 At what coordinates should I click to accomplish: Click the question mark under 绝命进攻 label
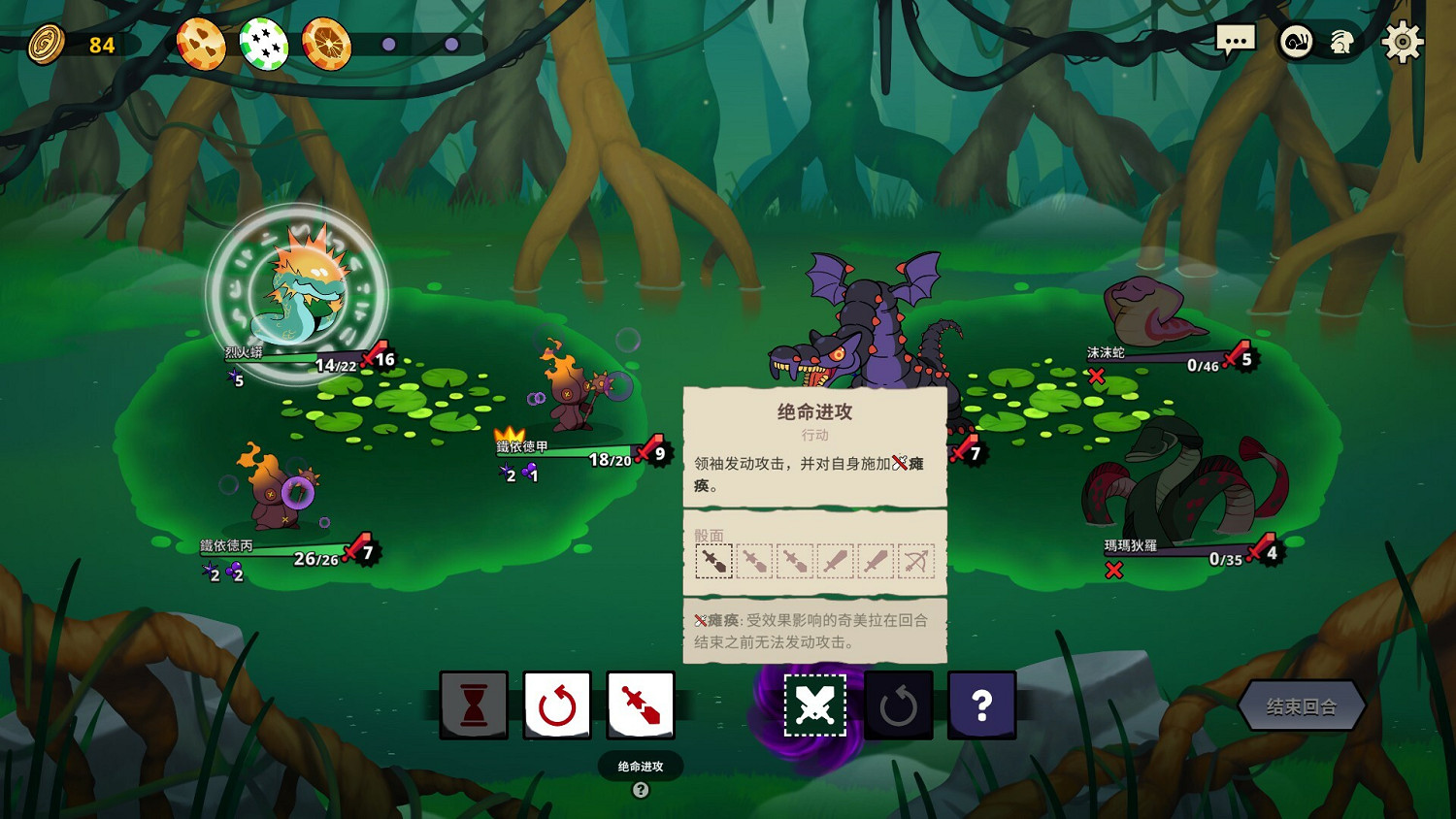(639, 791)
